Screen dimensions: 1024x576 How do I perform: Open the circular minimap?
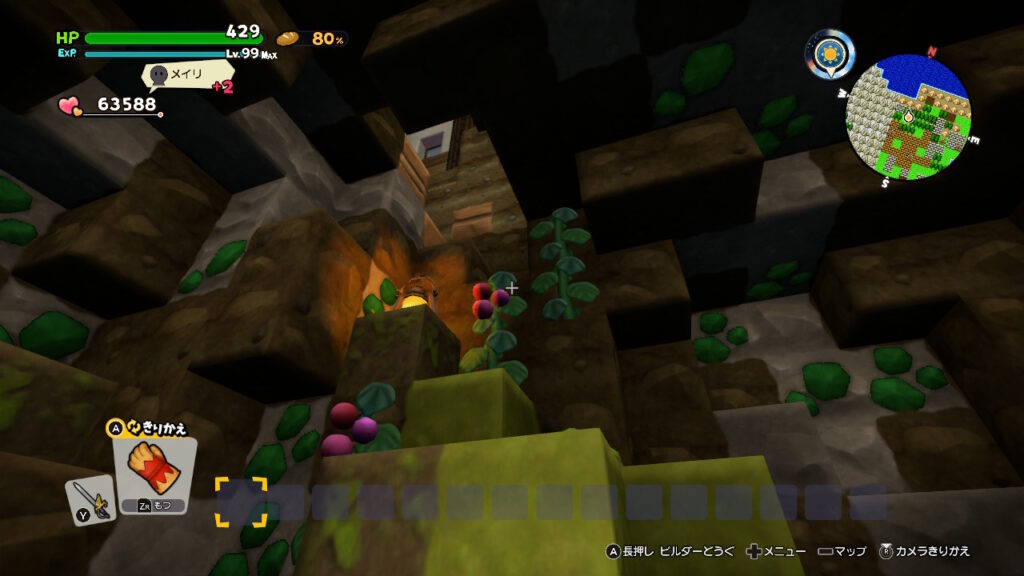(908, 117)
